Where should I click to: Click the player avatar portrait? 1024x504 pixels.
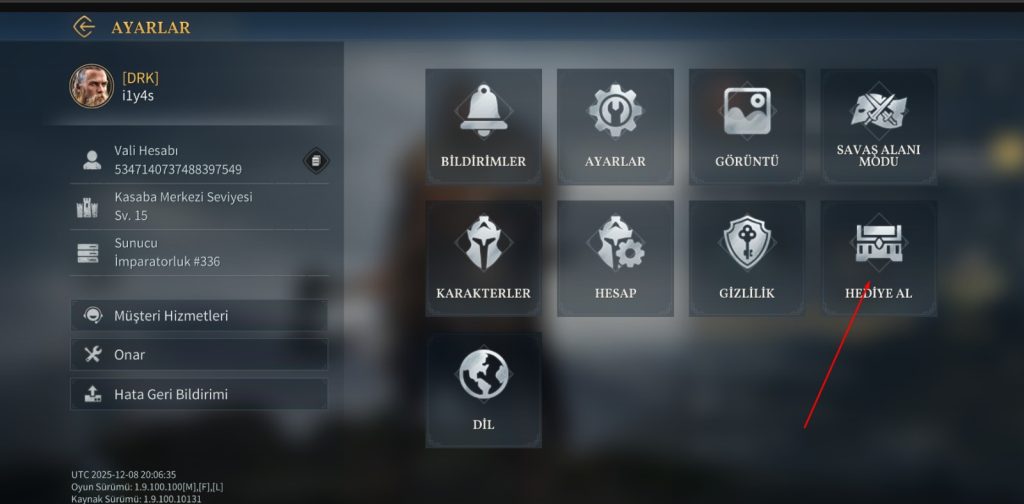coord(91,87)
